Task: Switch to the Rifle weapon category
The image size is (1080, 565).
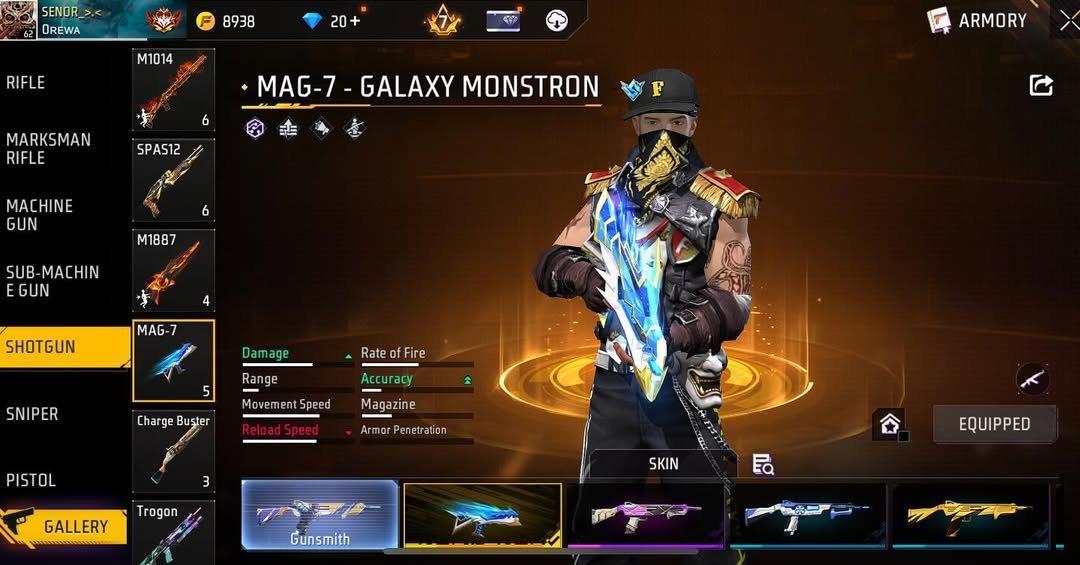Action: (x=26, y=83)
